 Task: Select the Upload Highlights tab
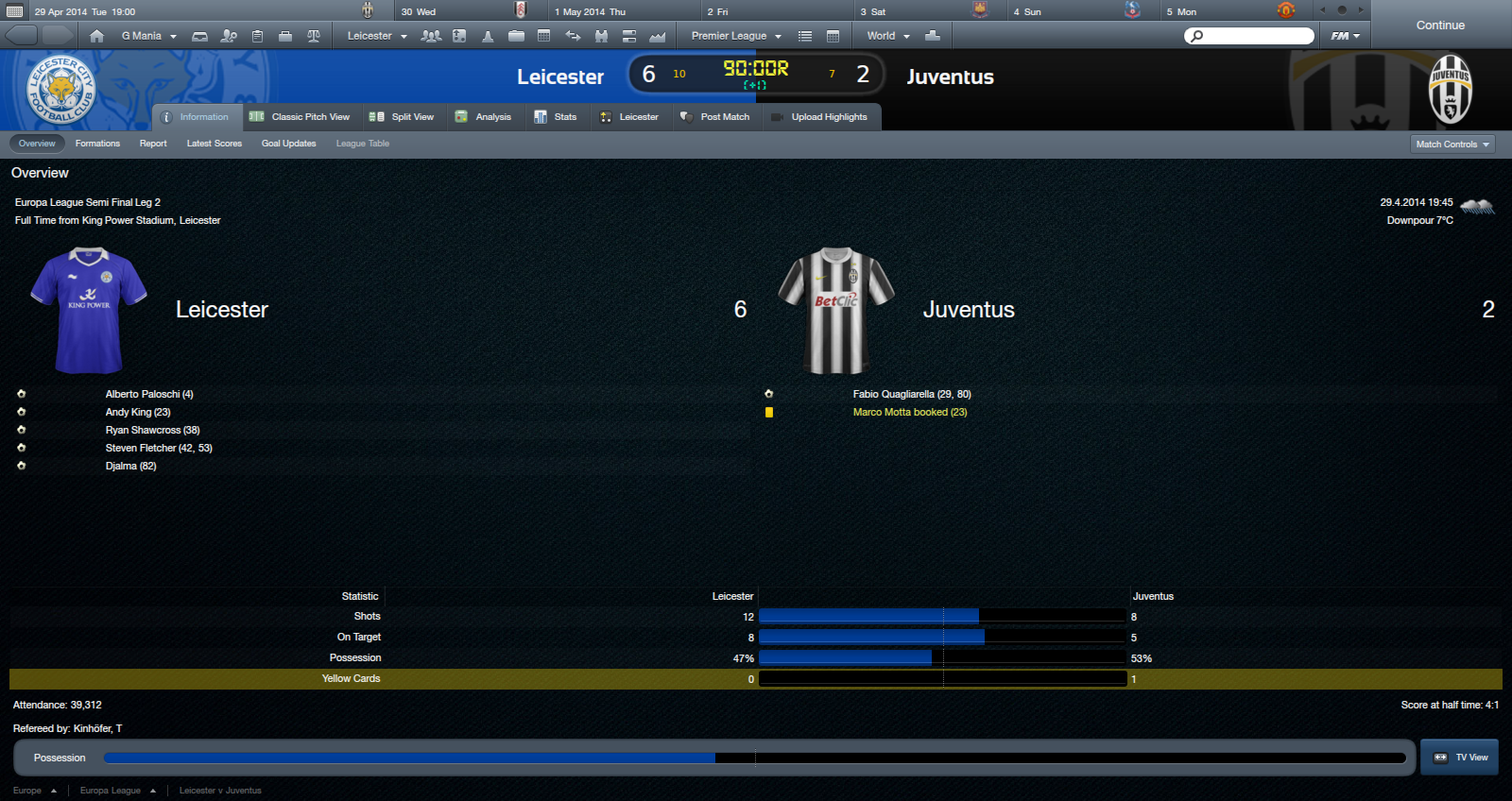(819, 117)
